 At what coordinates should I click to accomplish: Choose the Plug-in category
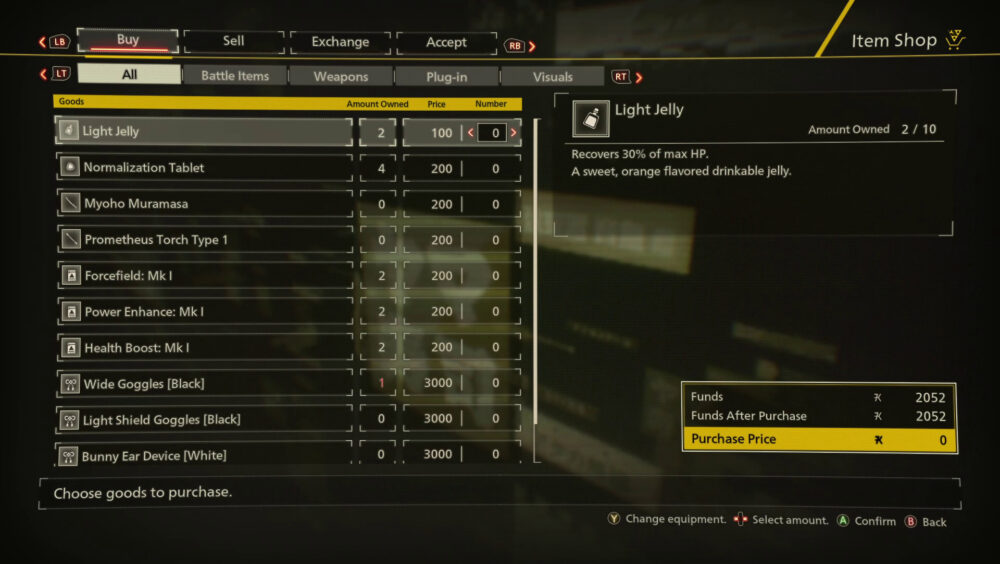tap(447, 76)
